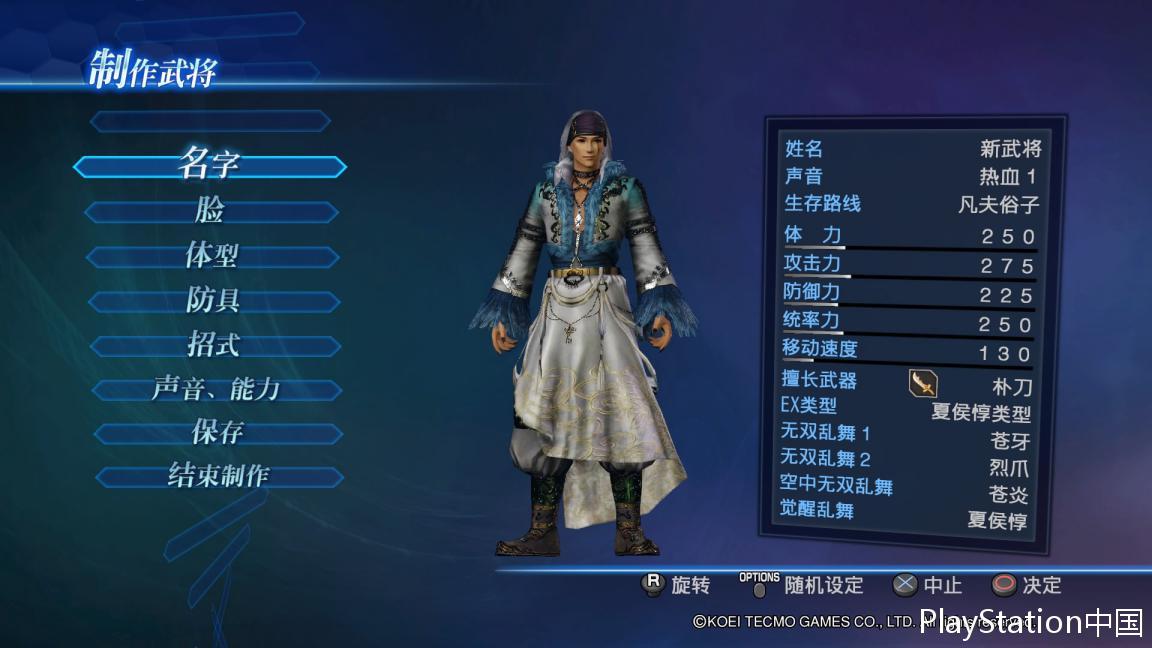The height and width of the screenshot is (648, 1152).
Task: Choose the 体型 body type entry
Action: tap(212, 256)
